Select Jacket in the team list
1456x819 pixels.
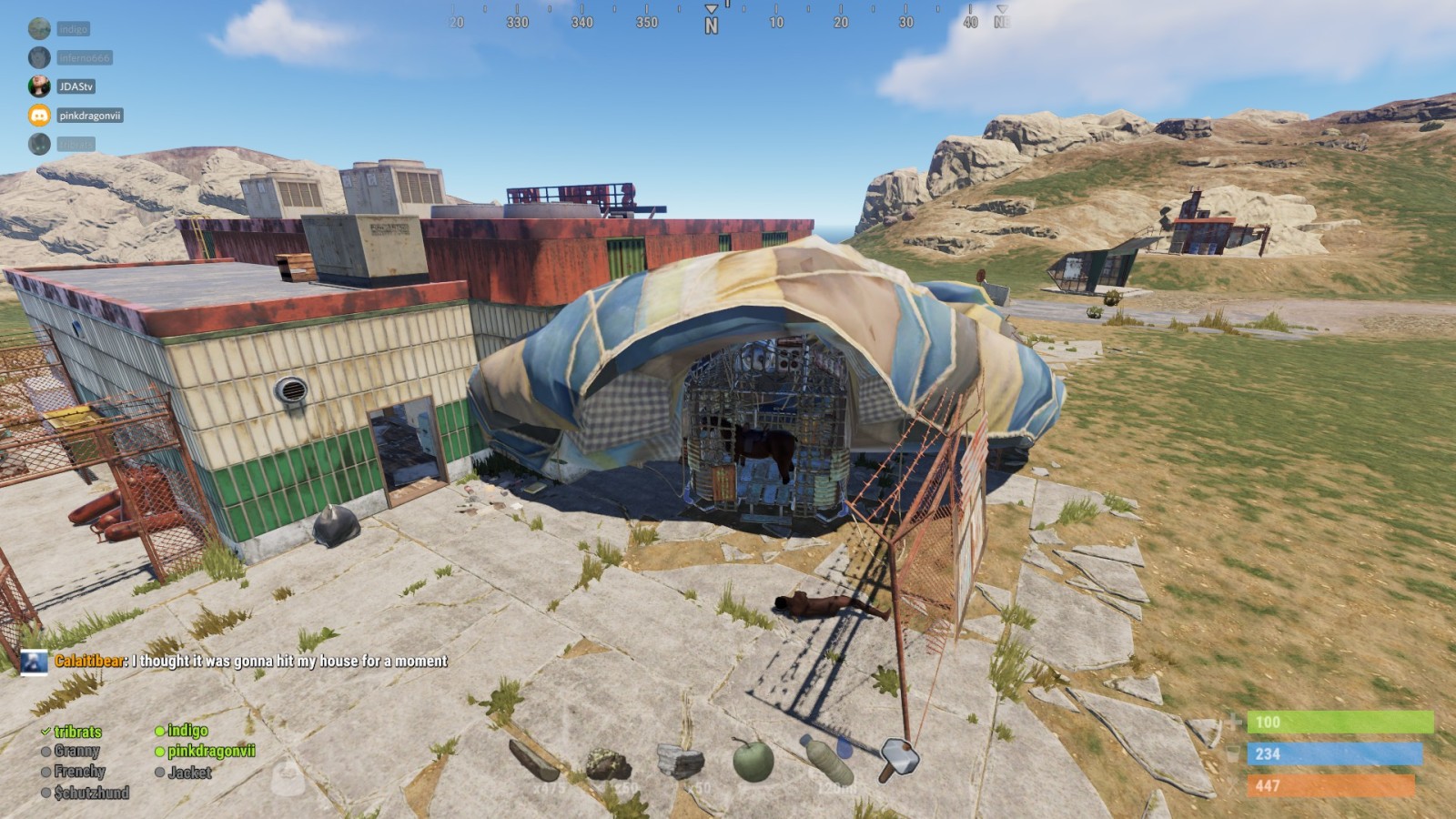[x=189, y=773]
